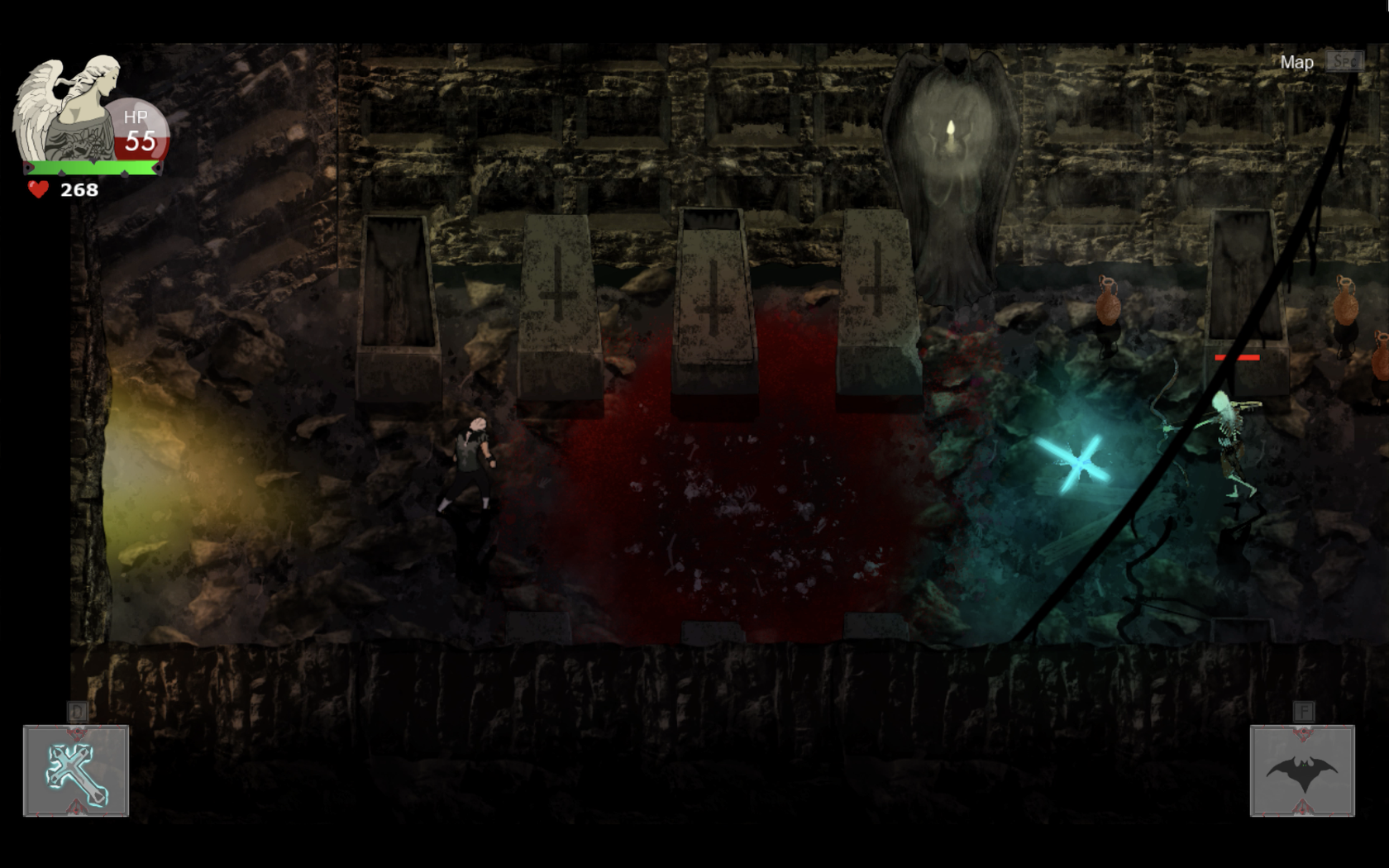Activate the glowing cross weapon ability
1389x868 pixels.
(x=76, y=771)
